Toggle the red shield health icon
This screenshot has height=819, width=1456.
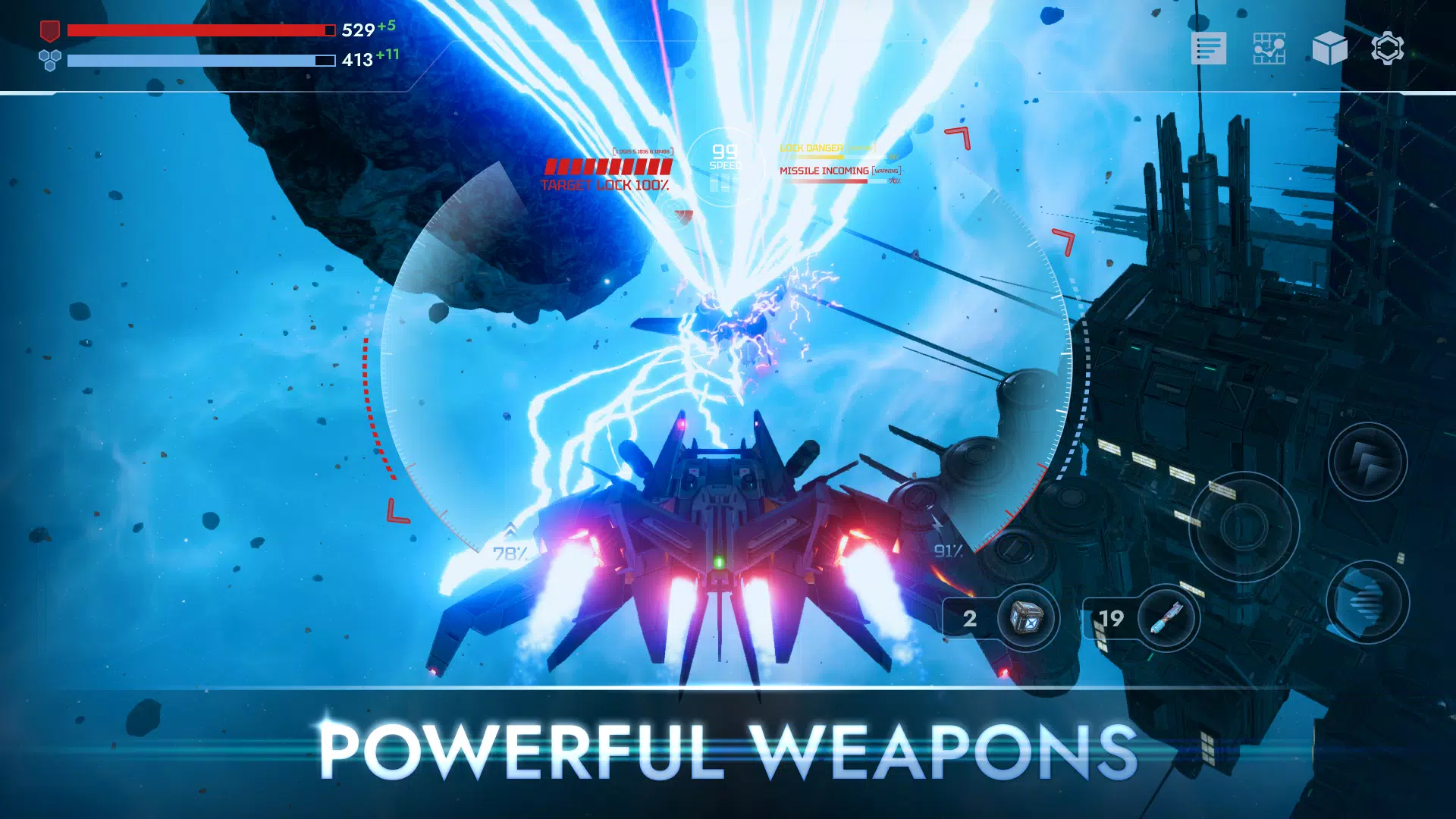(x=49, y=30)
